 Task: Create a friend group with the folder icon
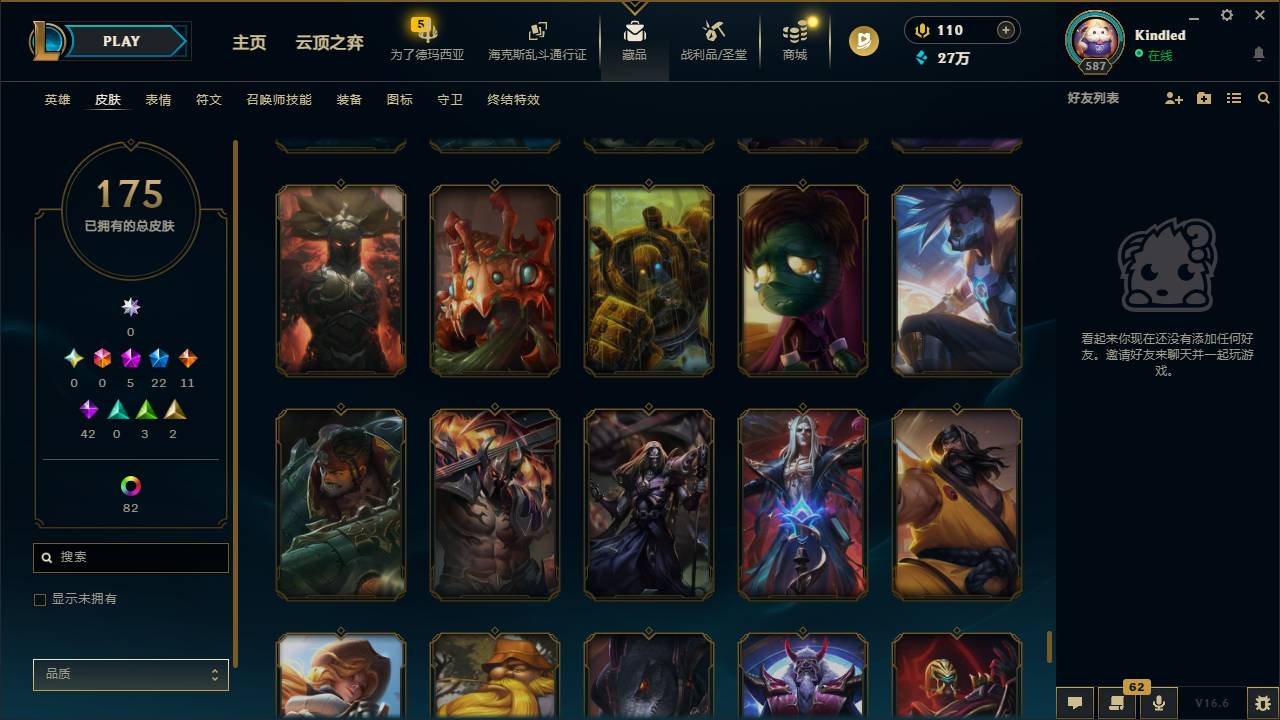click(1203, 98)
